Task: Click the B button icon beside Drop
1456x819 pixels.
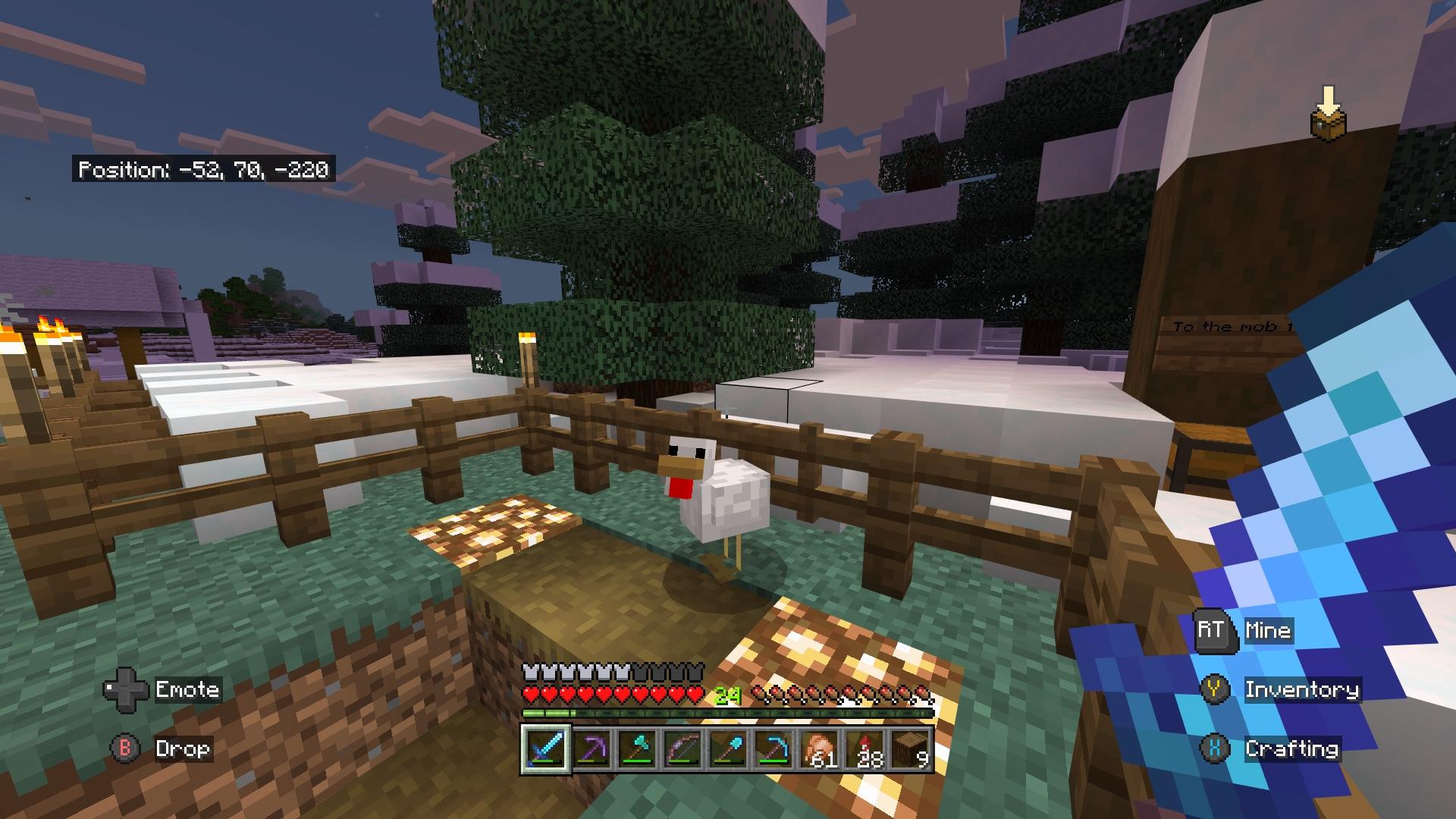Action: point(123,749)
